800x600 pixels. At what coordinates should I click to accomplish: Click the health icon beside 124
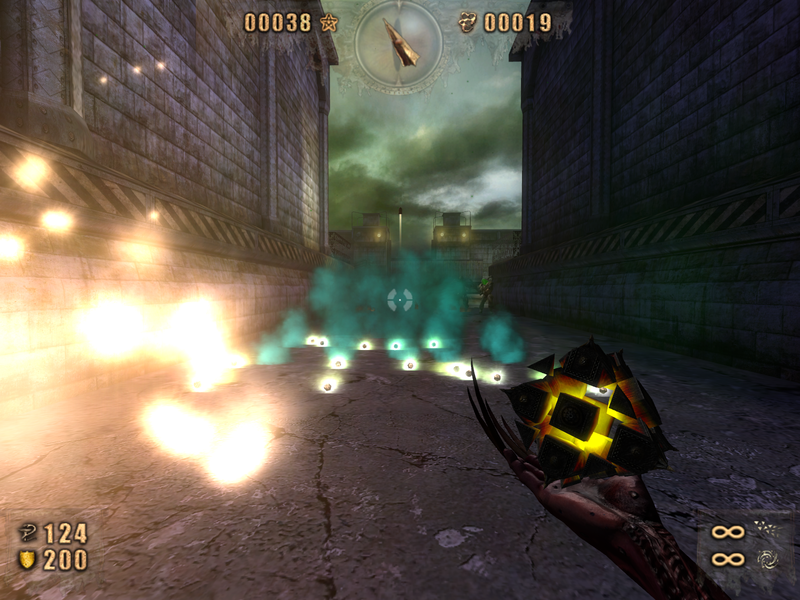[27, 533]
